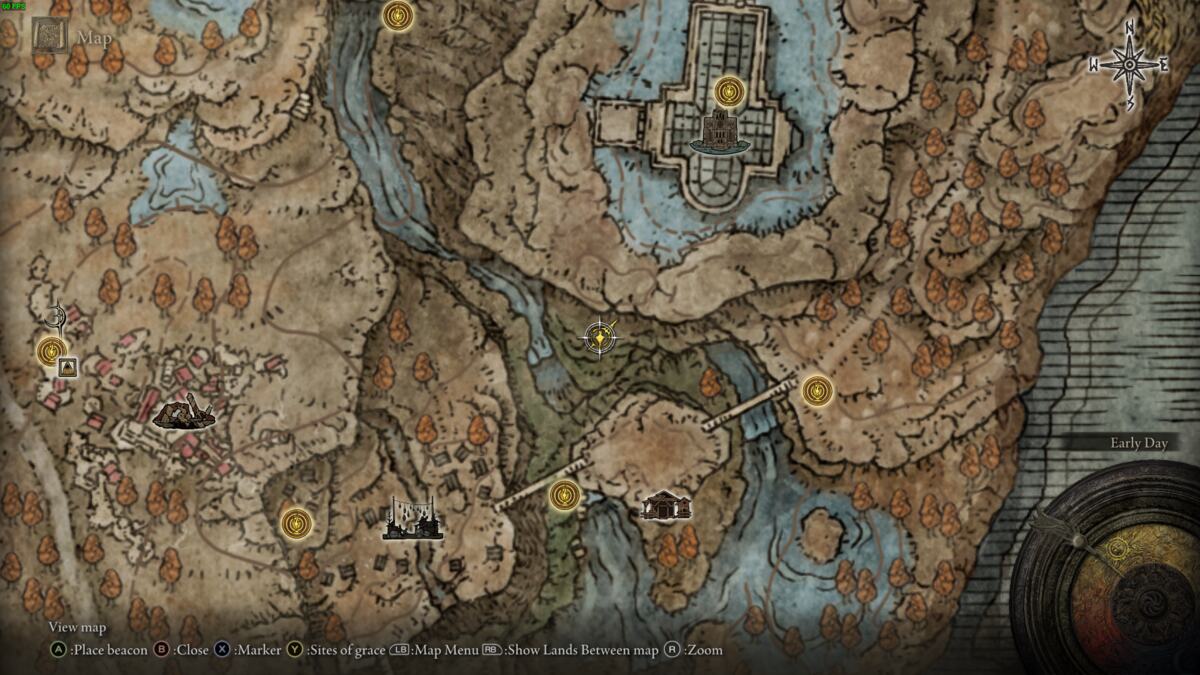Select site of grace at the short bridge's end
Screen dimensions: 1200x675
point(817,390)
